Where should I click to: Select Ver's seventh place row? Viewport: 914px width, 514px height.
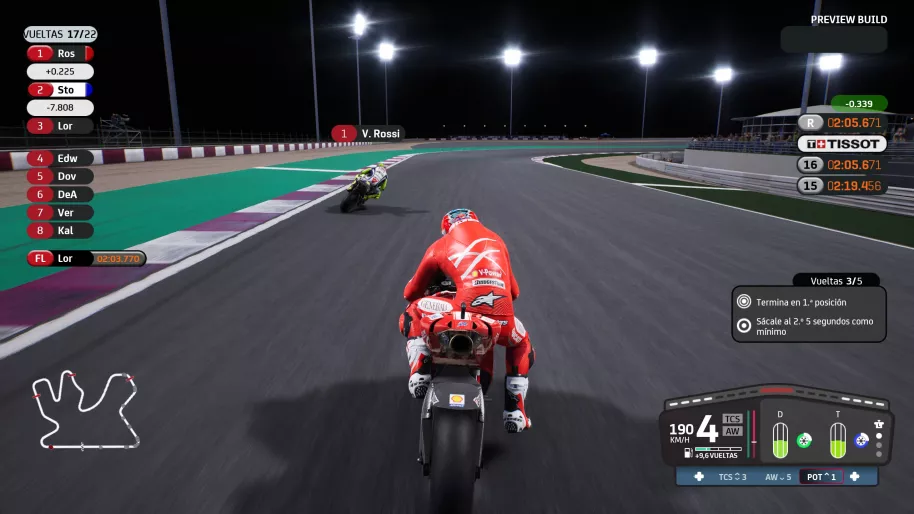(60, 212)
